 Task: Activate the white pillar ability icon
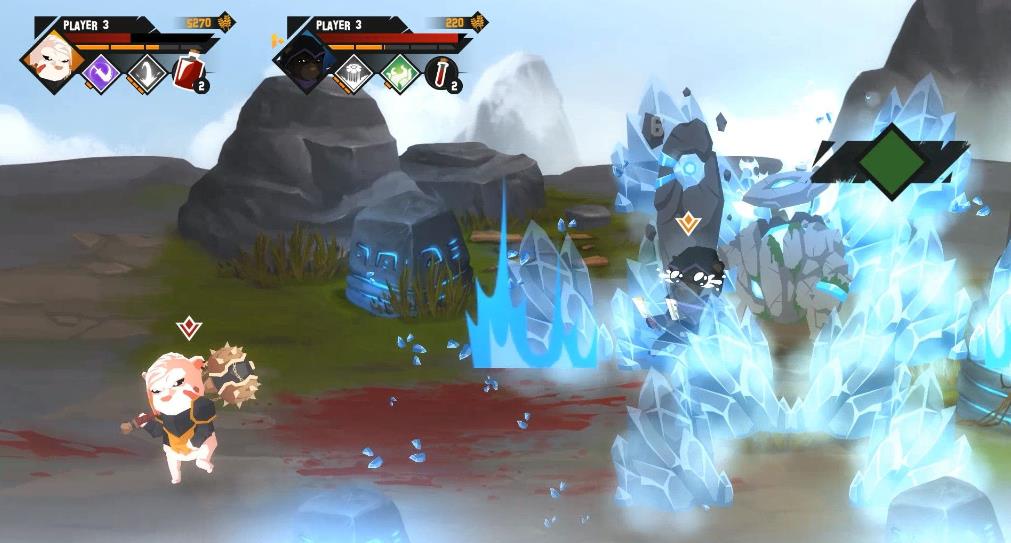pos(352,73)
